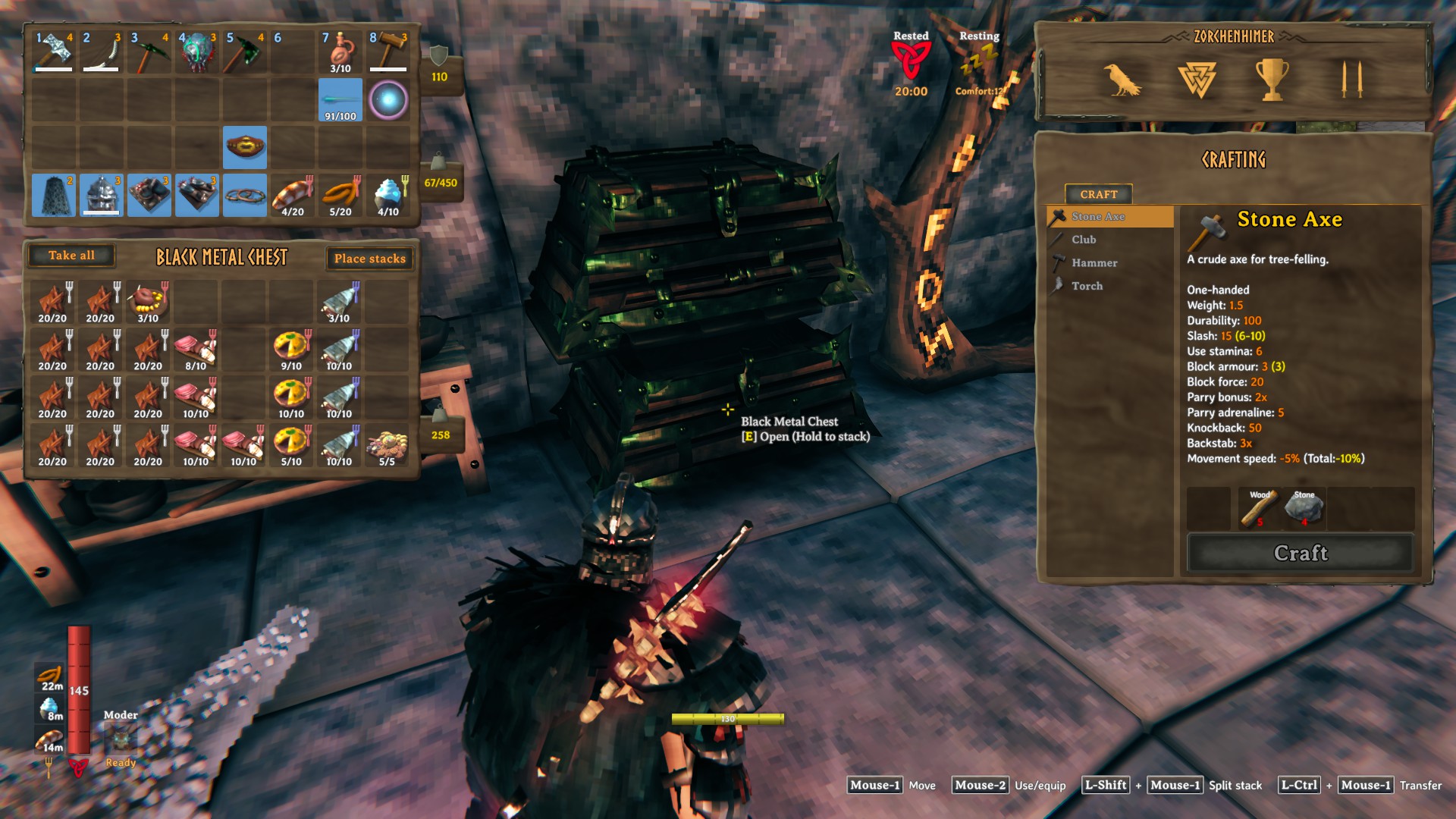
Task: Select the wooden hammer in hotbar slot 8
Action: tap(388, 52)
